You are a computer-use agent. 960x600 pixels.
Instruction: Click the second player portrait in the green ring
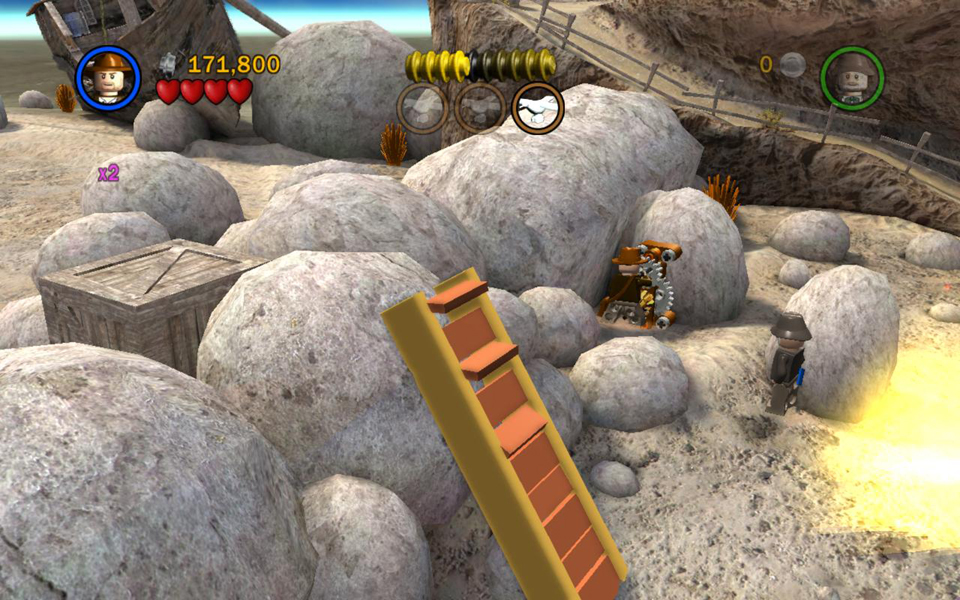pyautogui.click(x=852, y=77)
